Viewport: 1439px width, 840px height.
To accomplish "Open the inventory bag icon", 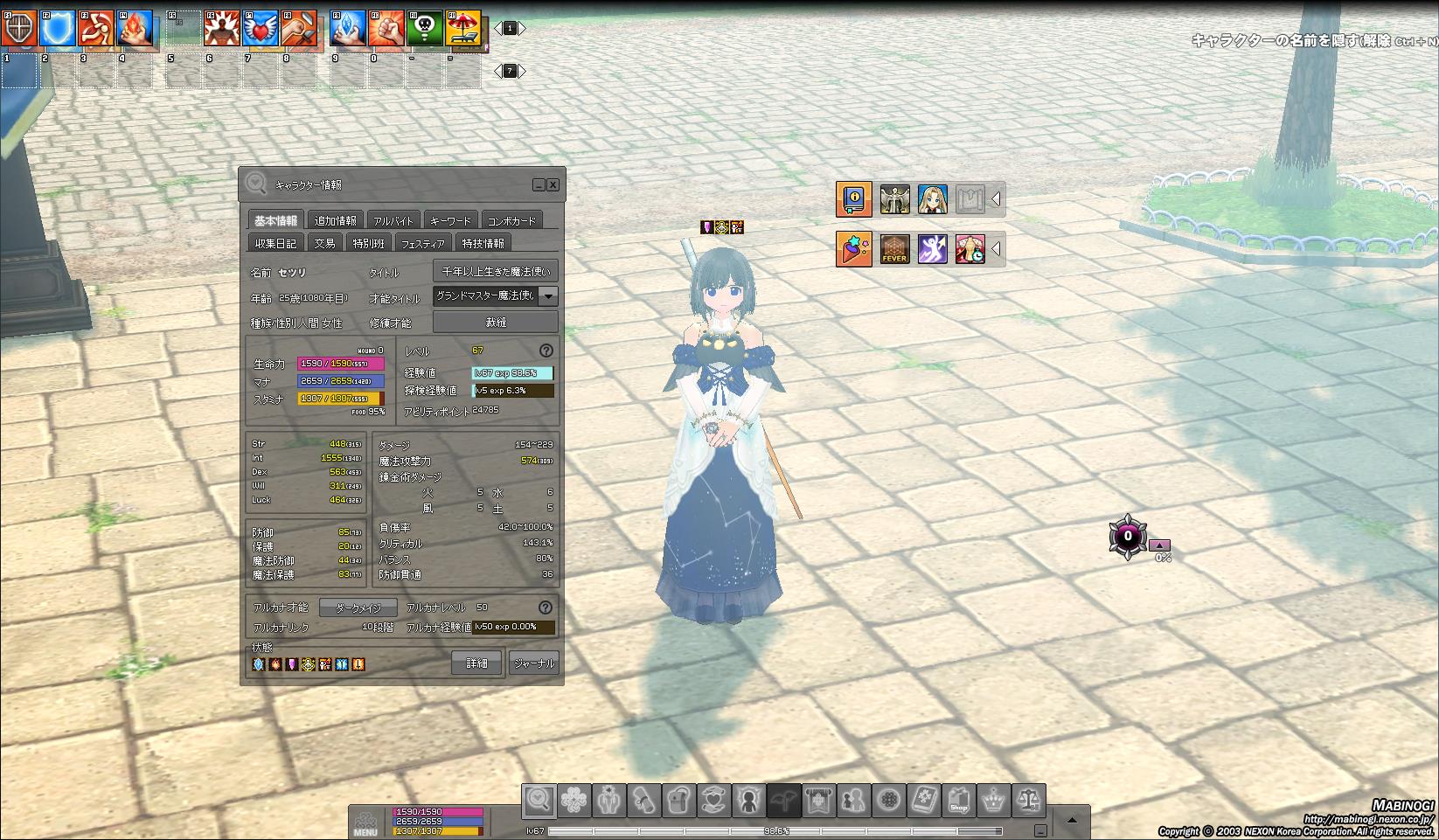I will coord(678,799).
